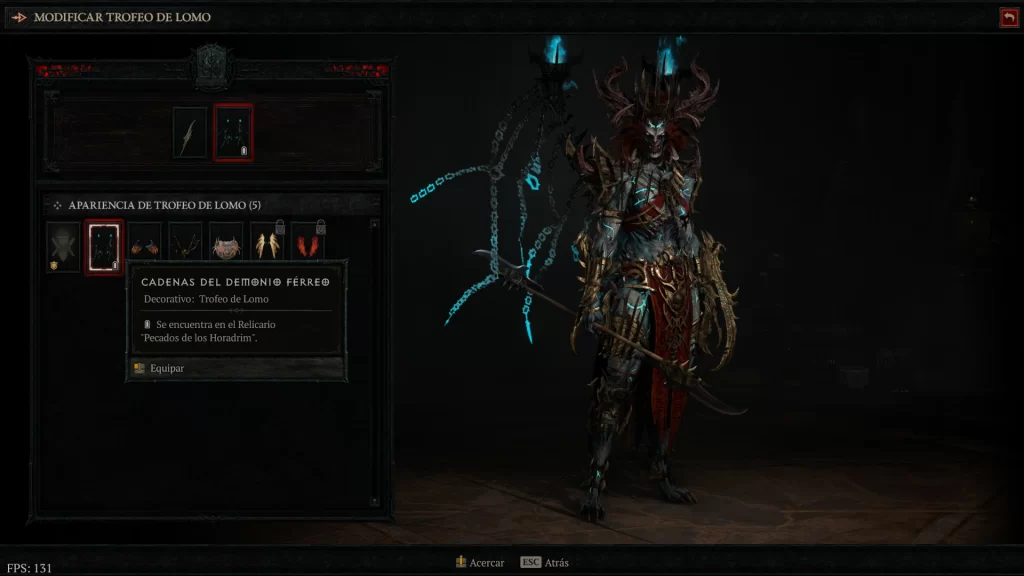Collapse the Apariencia de Trofeo de Lomo header
The height and width of the screenshot is (576, 1024).
pos(57,204)
